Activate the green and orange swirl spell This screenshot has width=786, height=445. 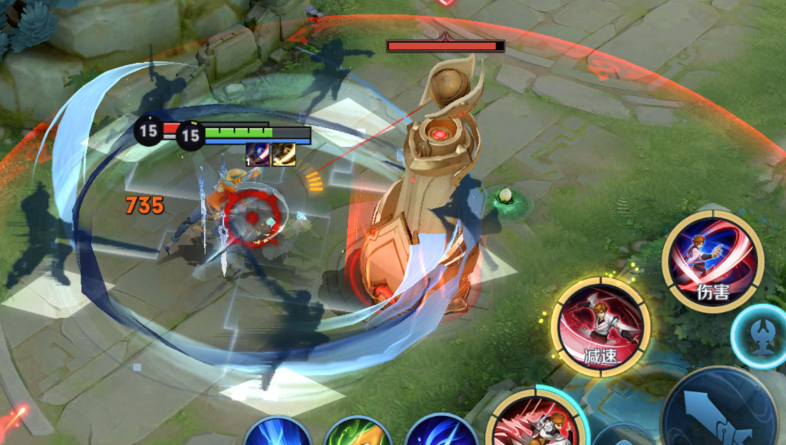(x=358, y=434)
